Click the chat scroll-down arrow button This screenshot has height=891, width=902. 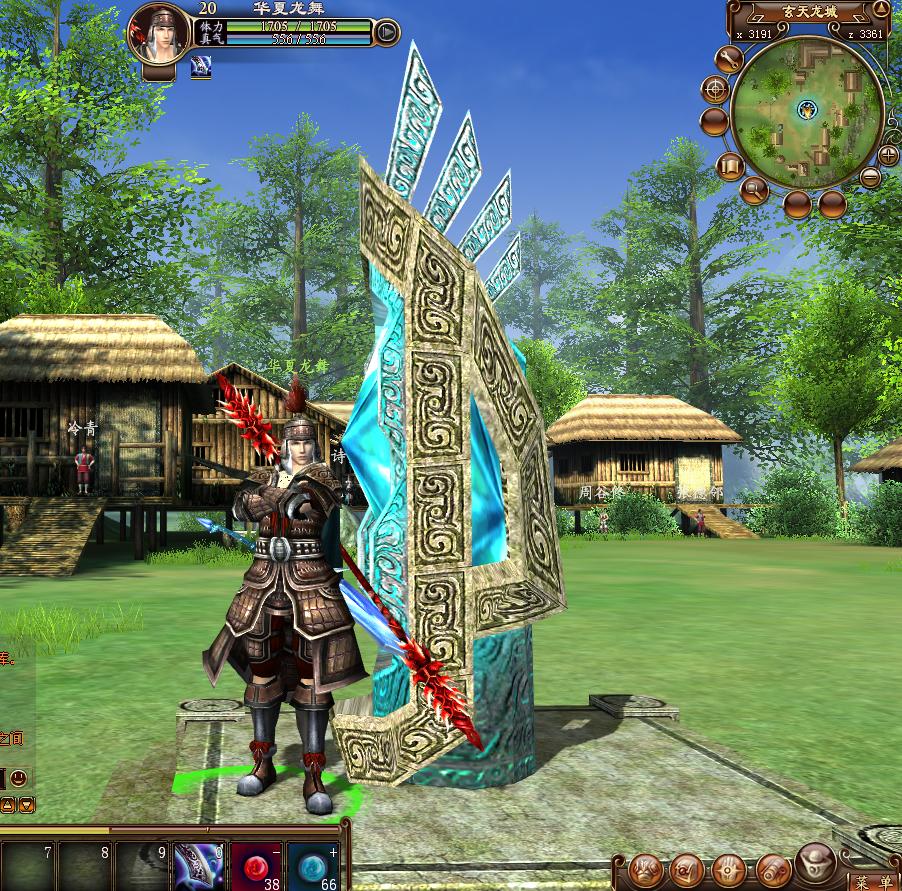[27, 804]
